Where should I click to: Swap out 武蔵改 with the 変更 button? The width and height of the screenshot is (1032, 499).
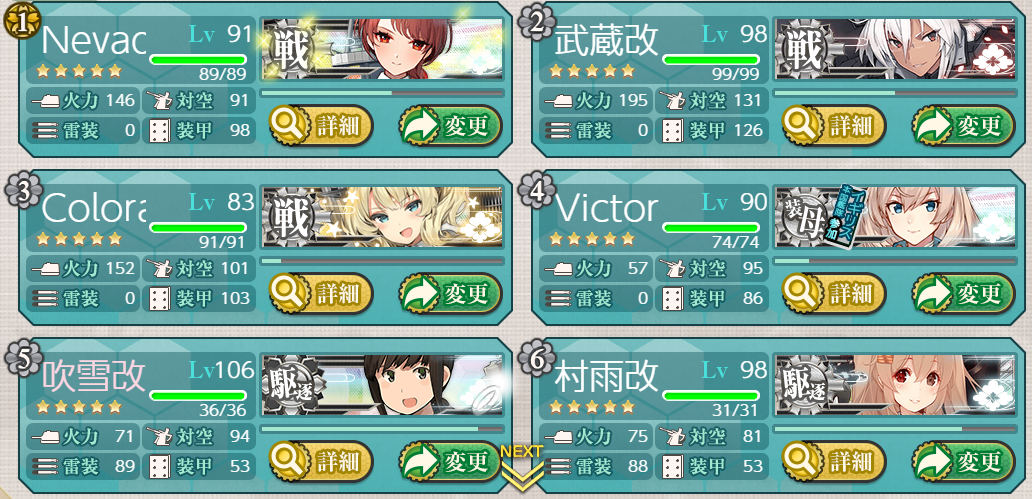[x=962, y=126]
